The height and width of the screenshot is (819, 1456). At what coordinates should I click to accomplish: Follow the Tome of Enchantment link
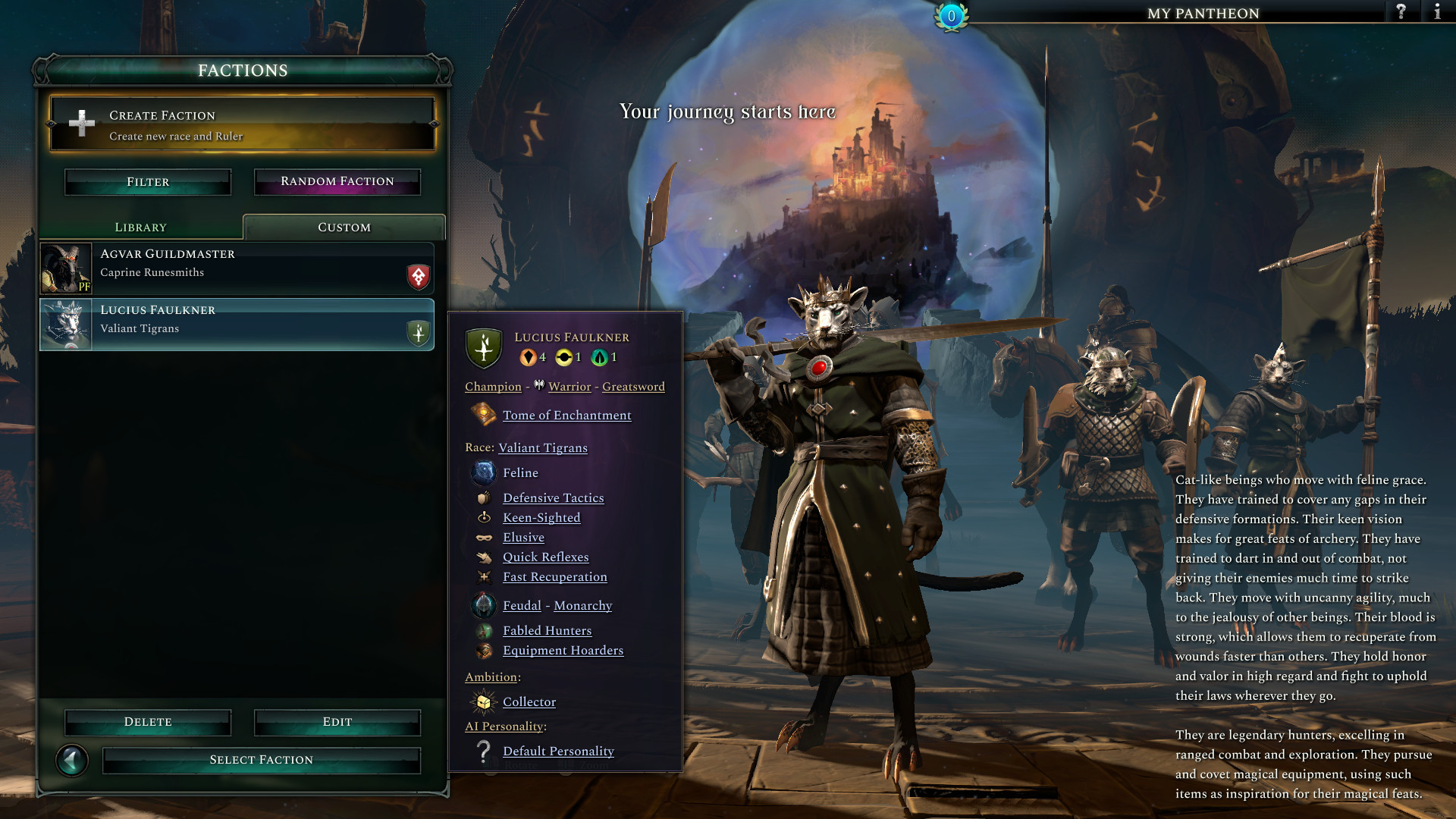point(566,416)
